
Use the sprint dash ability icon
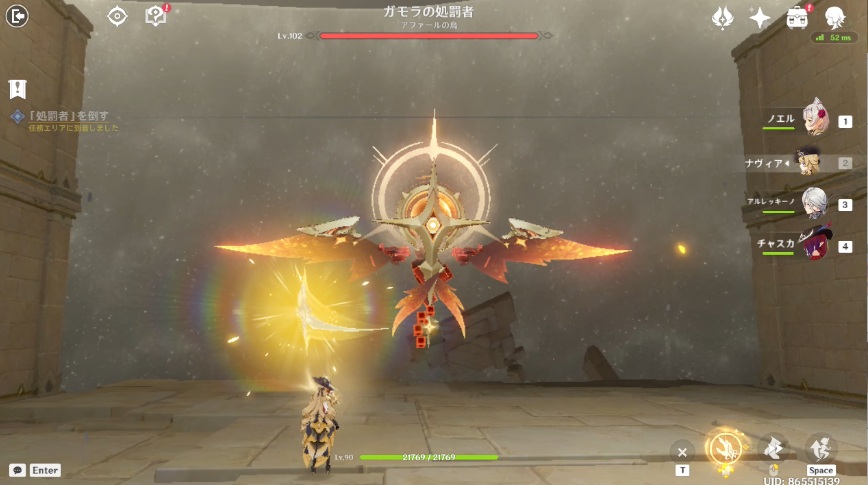point(772,448)
